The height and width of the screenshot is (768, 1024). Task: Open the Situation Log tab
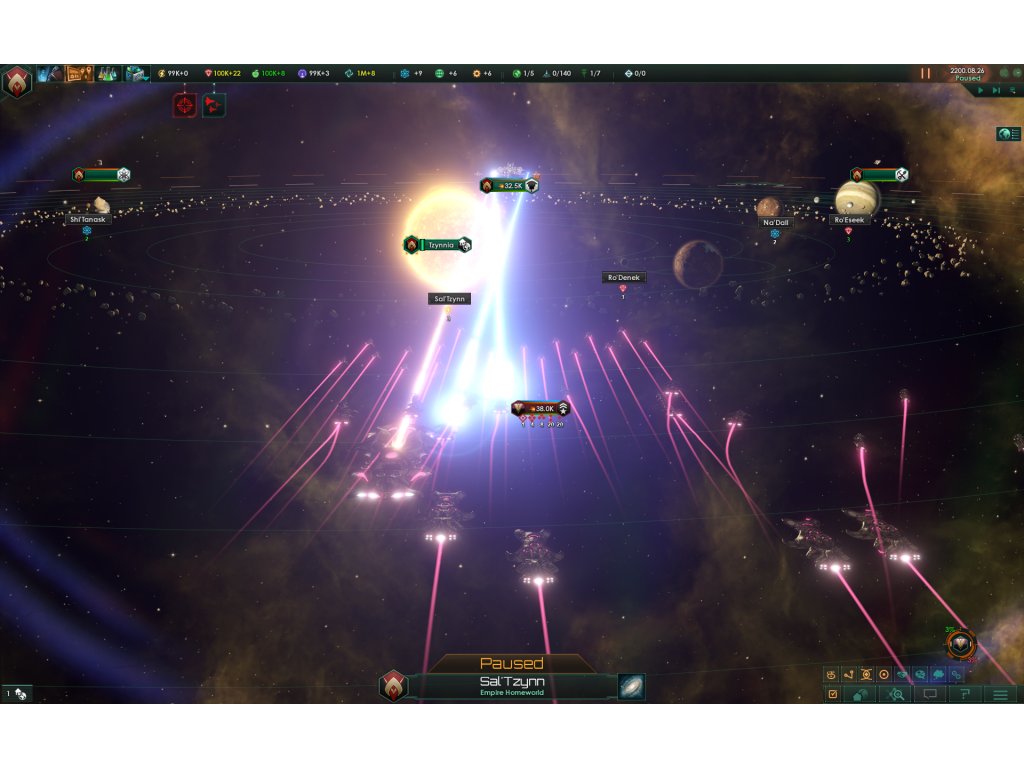[x=79, y=73]
